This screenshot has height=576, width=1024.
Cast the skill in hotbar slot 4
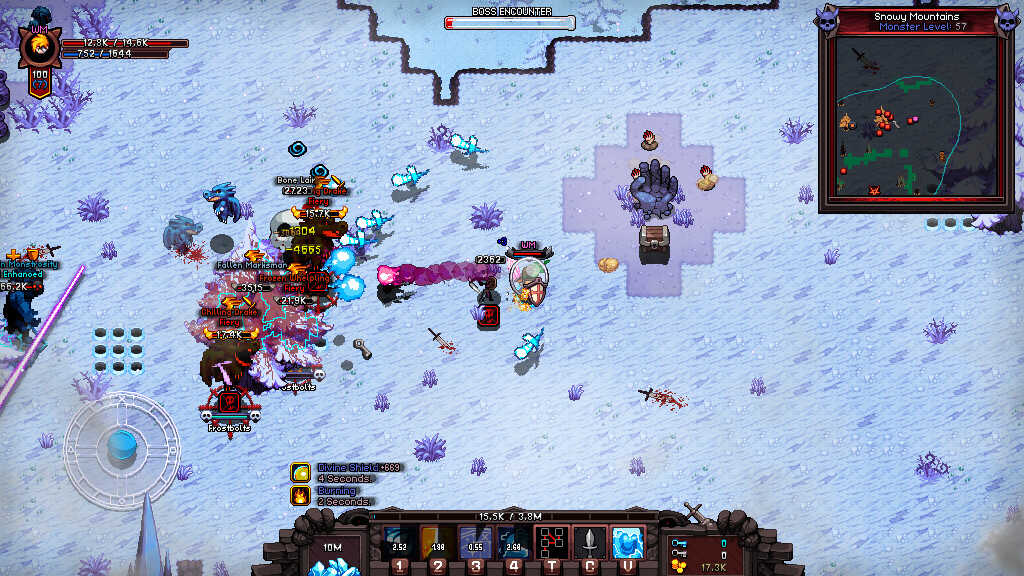tap(513, 542)
